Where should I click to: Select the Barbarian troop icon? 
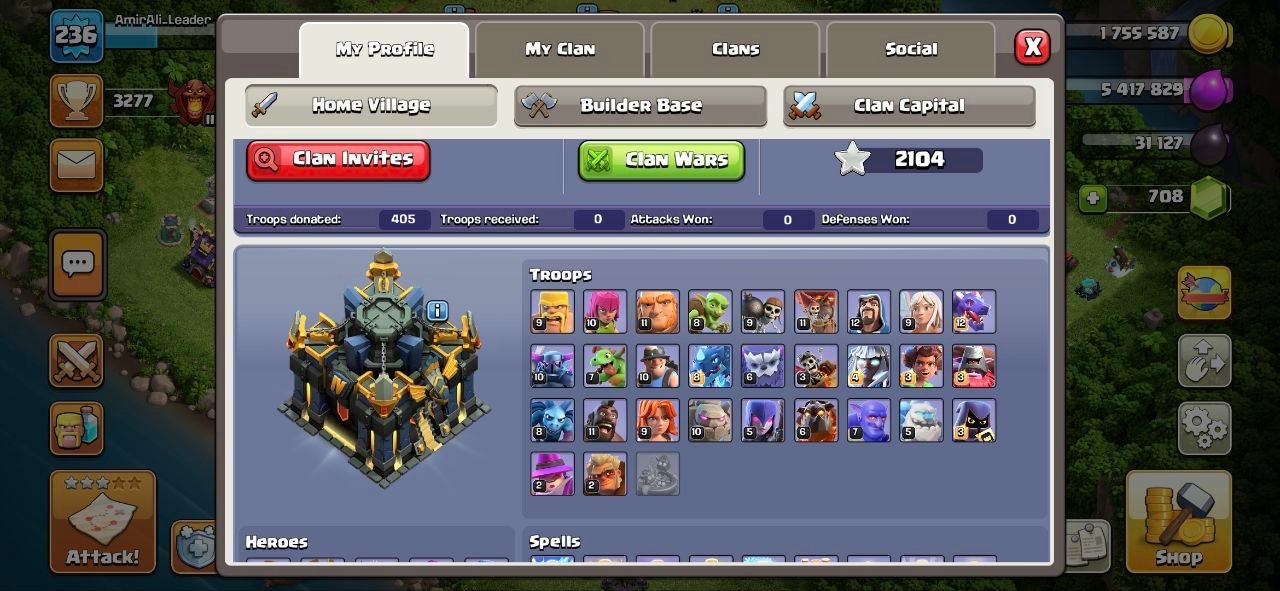pyautogui.click(x=552, y=312)
